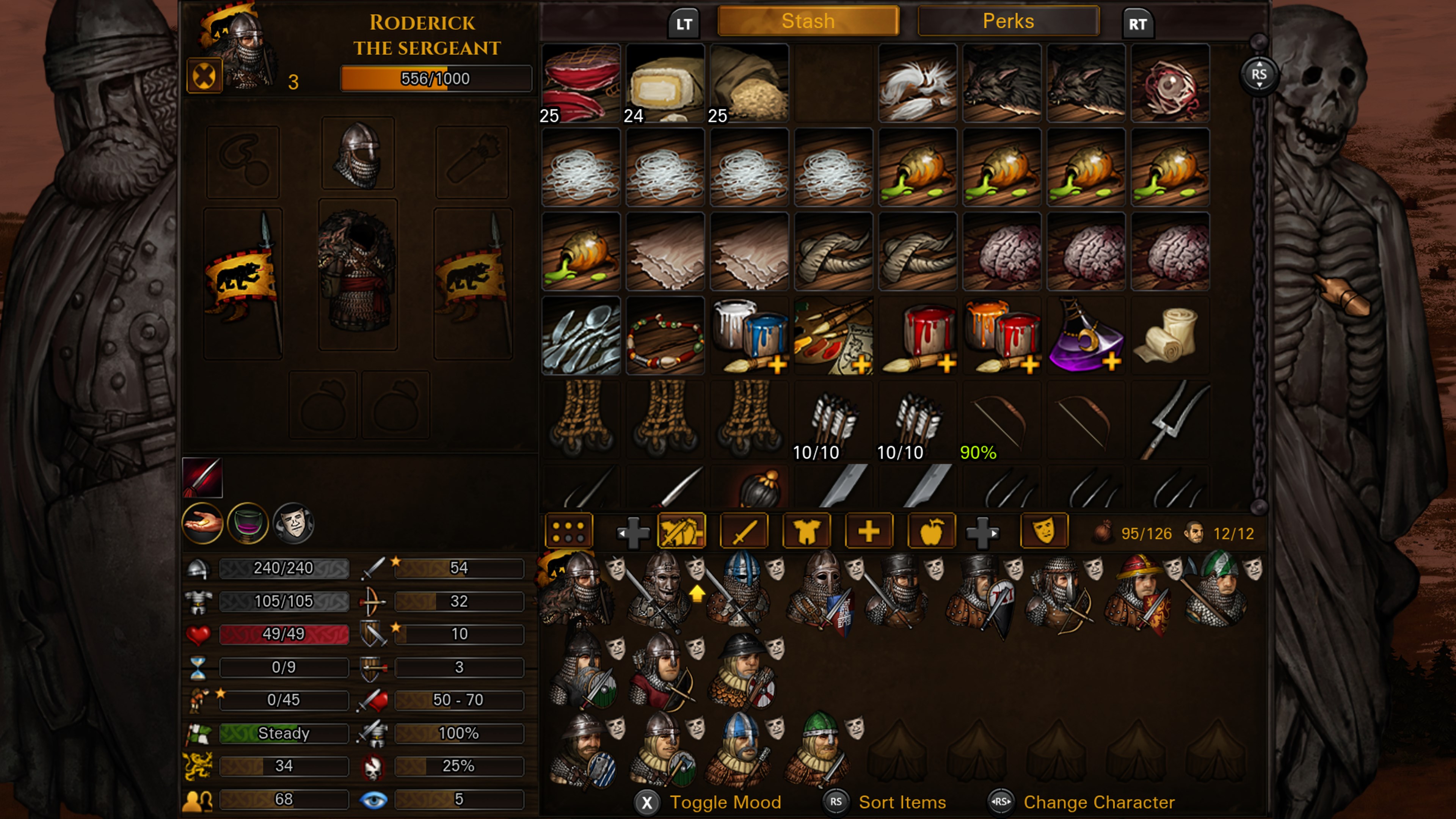Dismiss Roderick with the orange X button
Screen dimensions: 1456x819
pos(204,76)
